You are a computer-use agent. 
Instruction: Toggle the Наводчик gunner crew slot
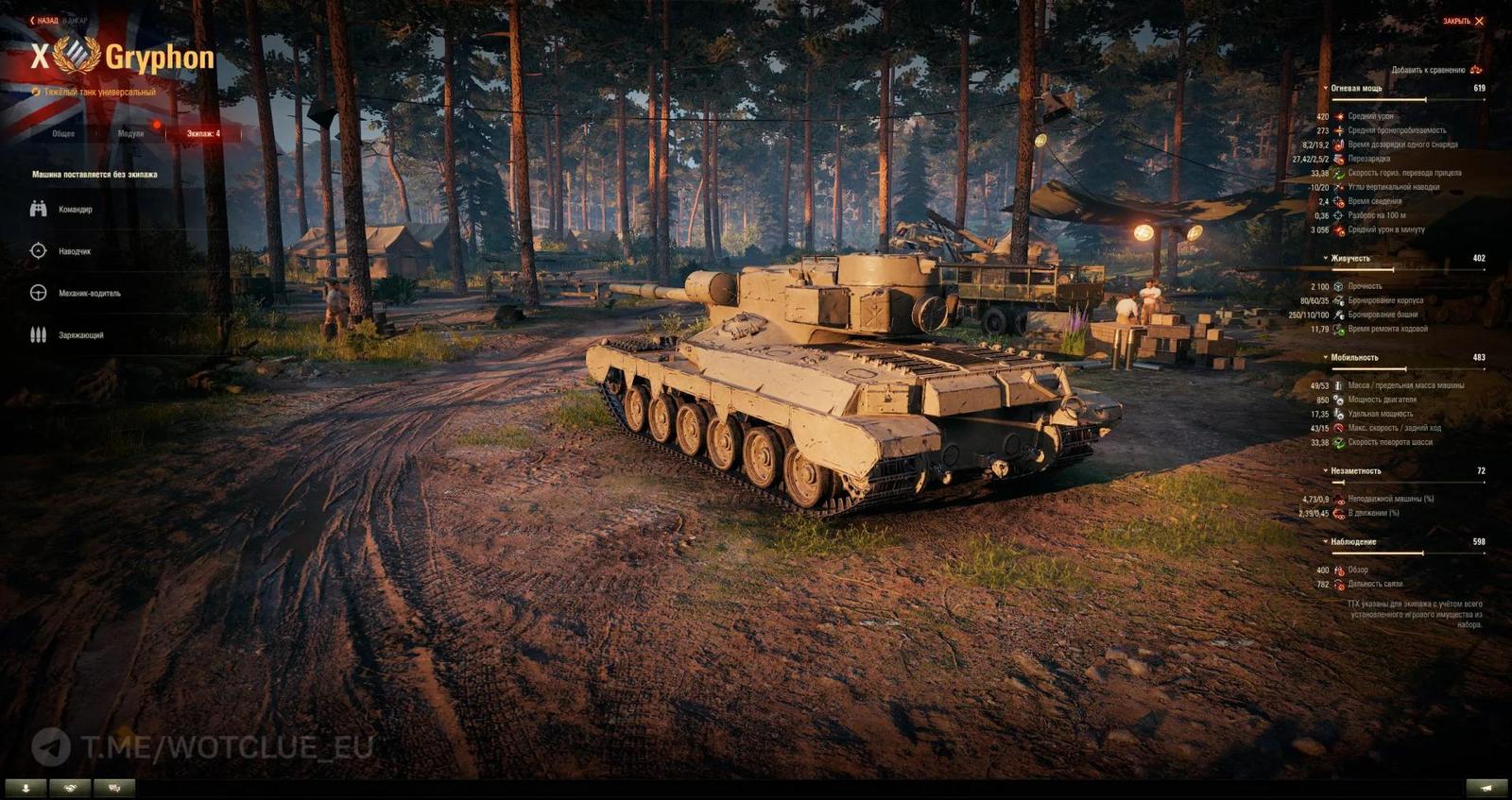click(x=38, y=250)
